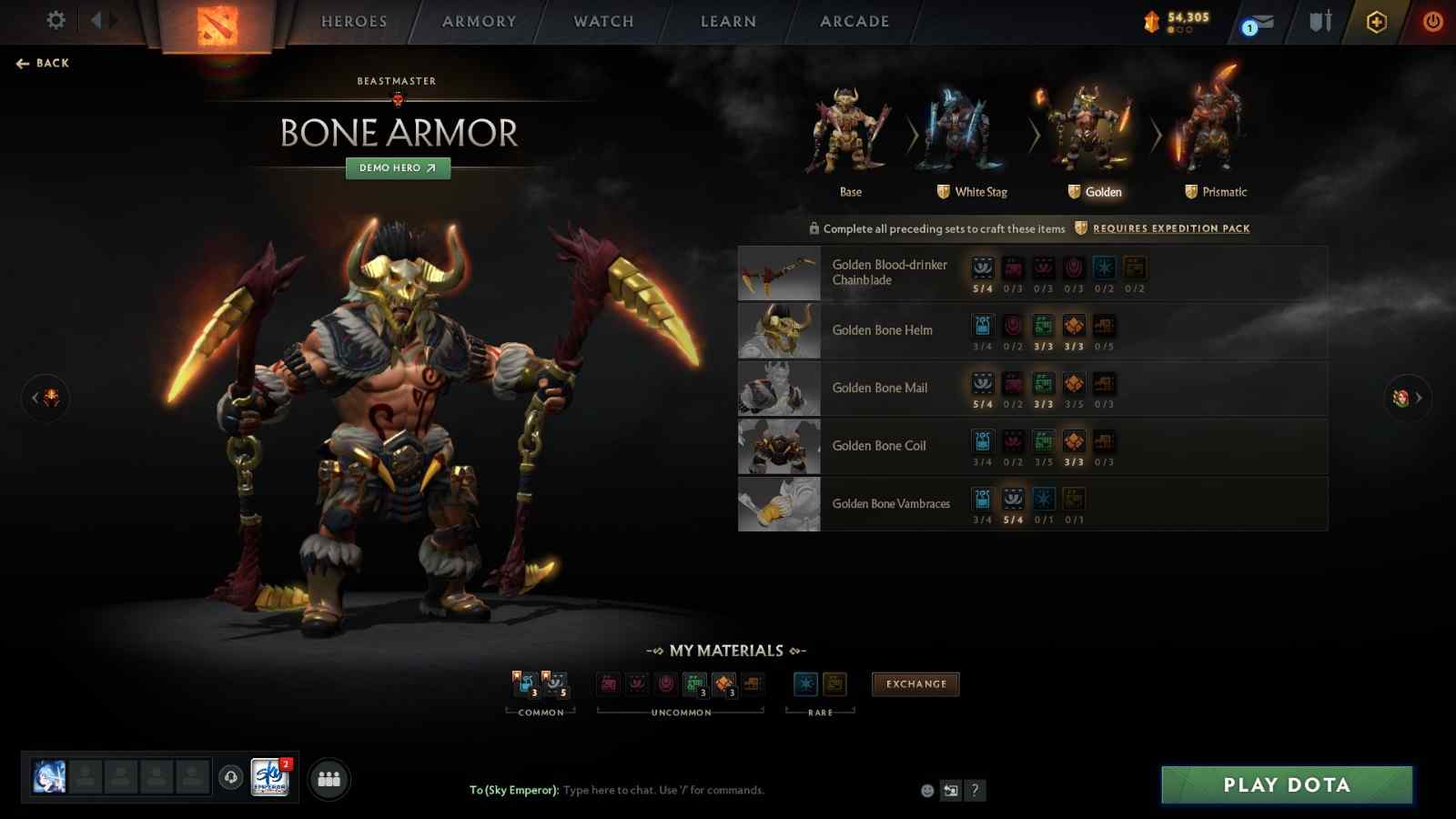Open the downloads cloud icon near party slots
This screenshot has height=819, width=1456.
(228, 778)
